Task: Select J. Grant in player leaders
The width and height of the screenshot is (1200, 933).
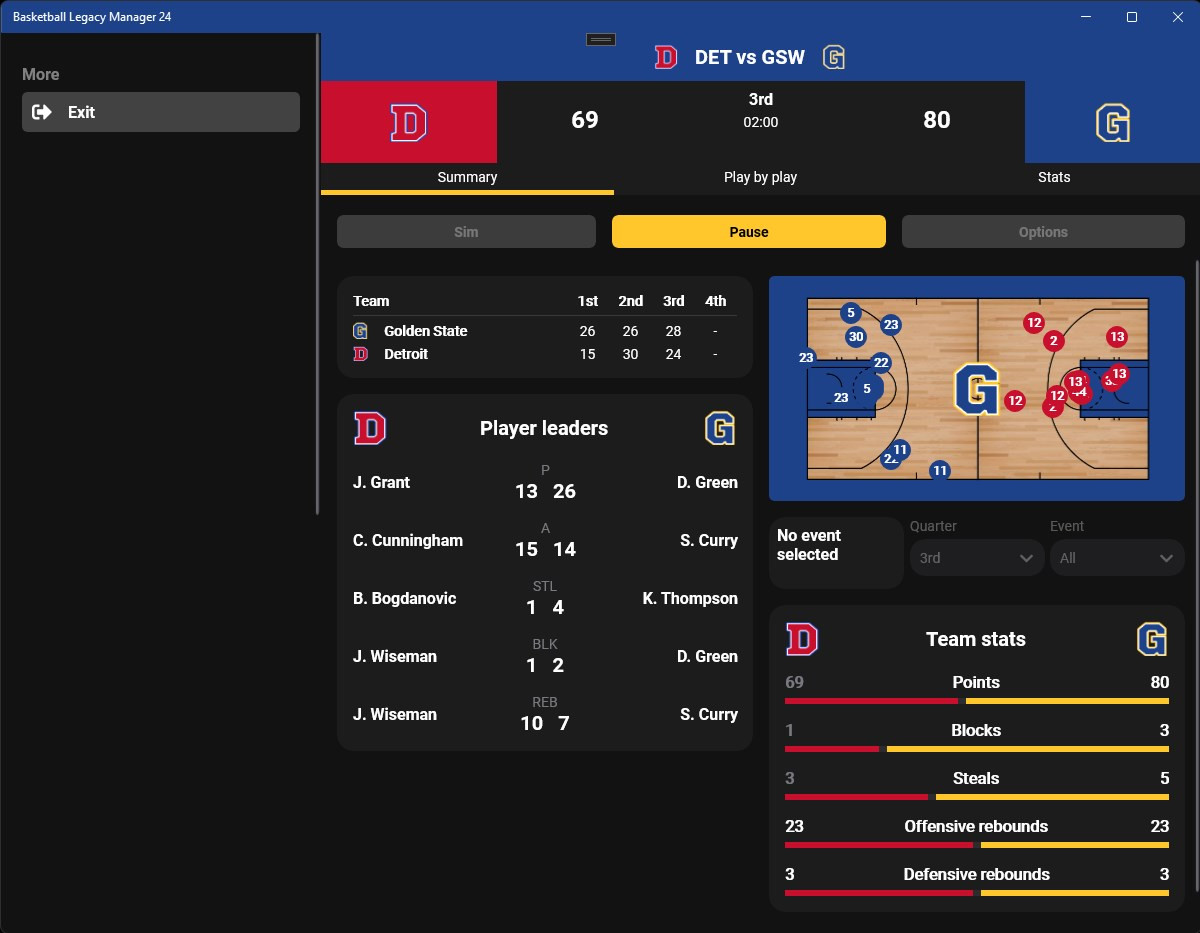Action: 381,482
